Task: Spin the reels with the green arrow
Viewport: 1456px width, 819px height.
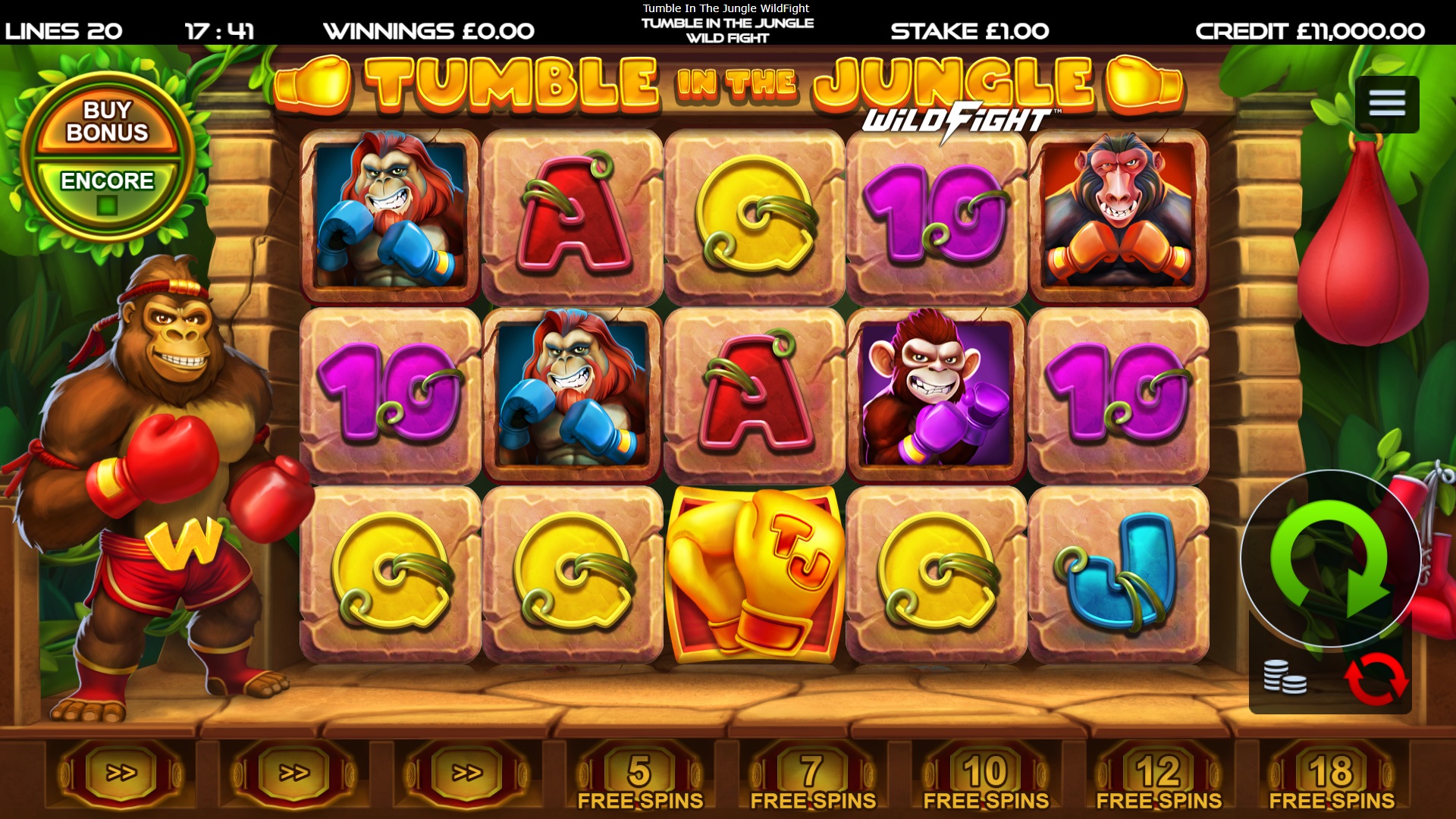Action: point(1330,558)
